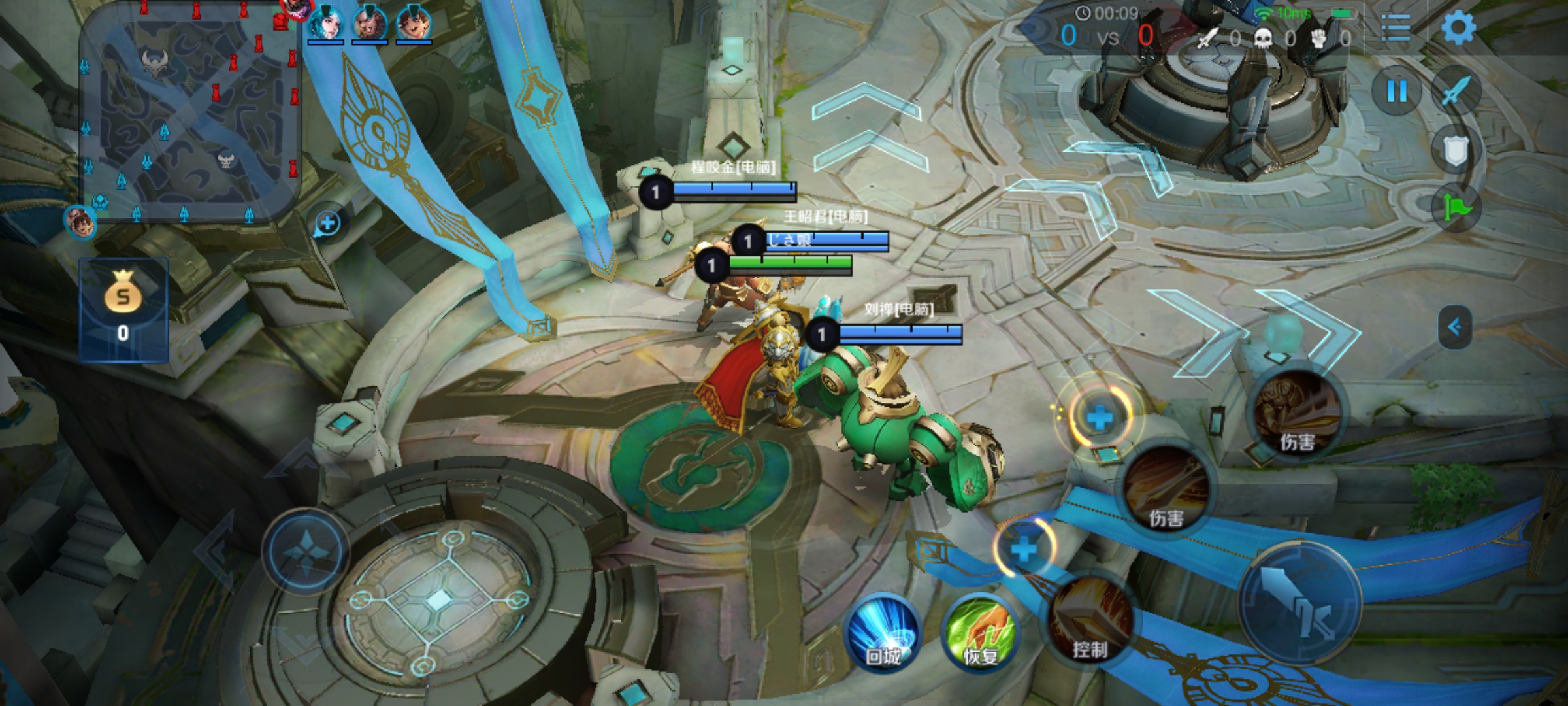Screen dimensions: 1568x706
Task: Open the gold shop button
Action: click(x=123, y=309)
